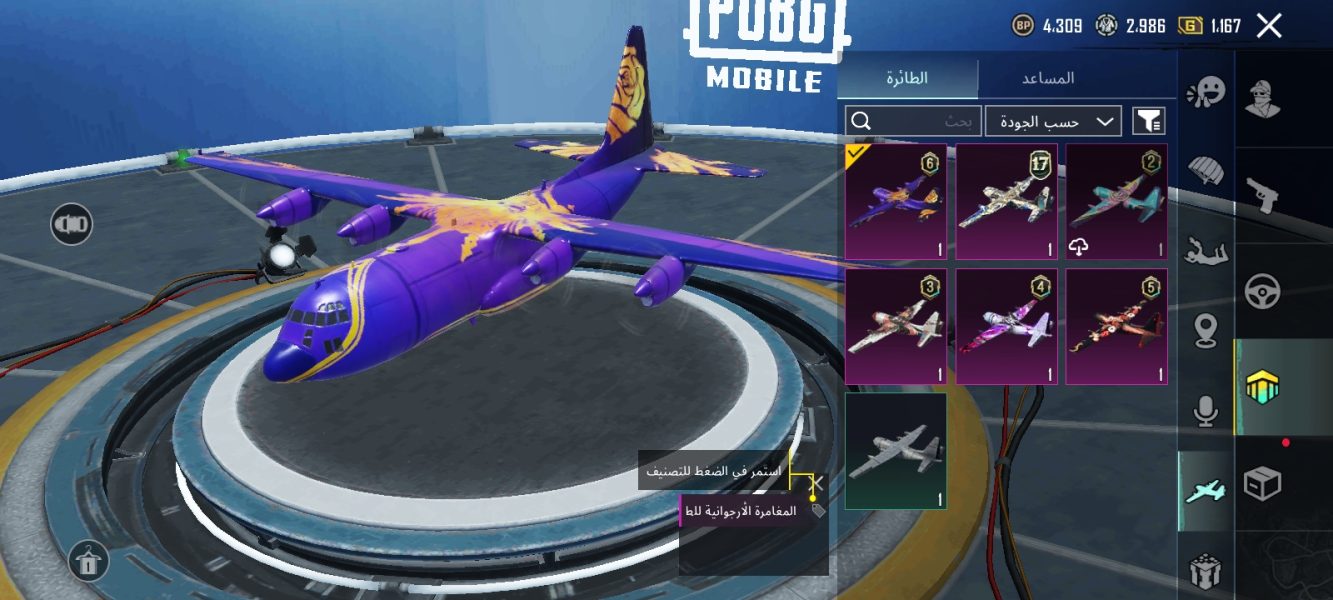Select the الطائرة tab

(x=907, y=78)
